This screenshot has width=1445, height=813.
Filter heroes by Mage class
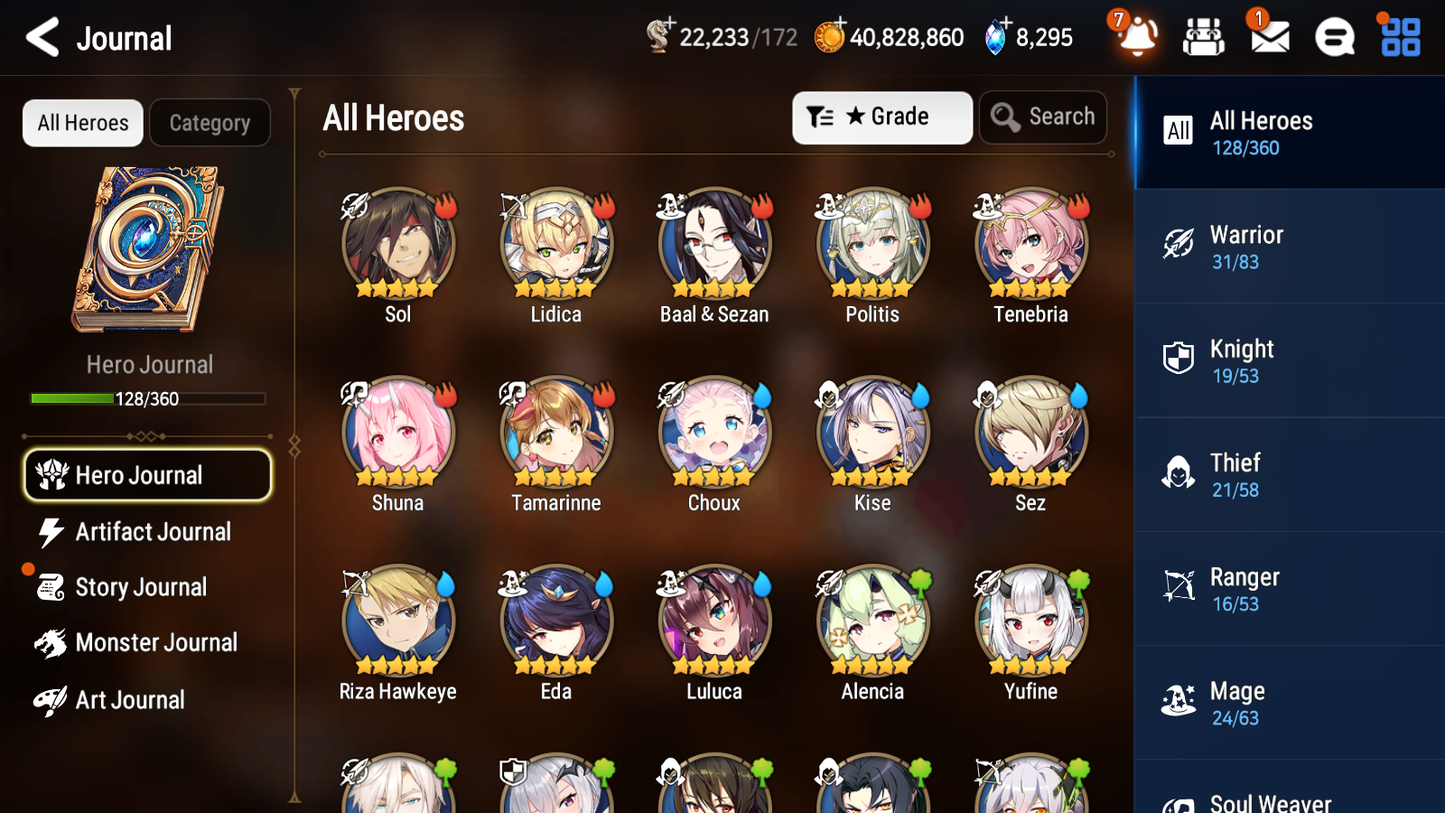[x=1289, y=701]
